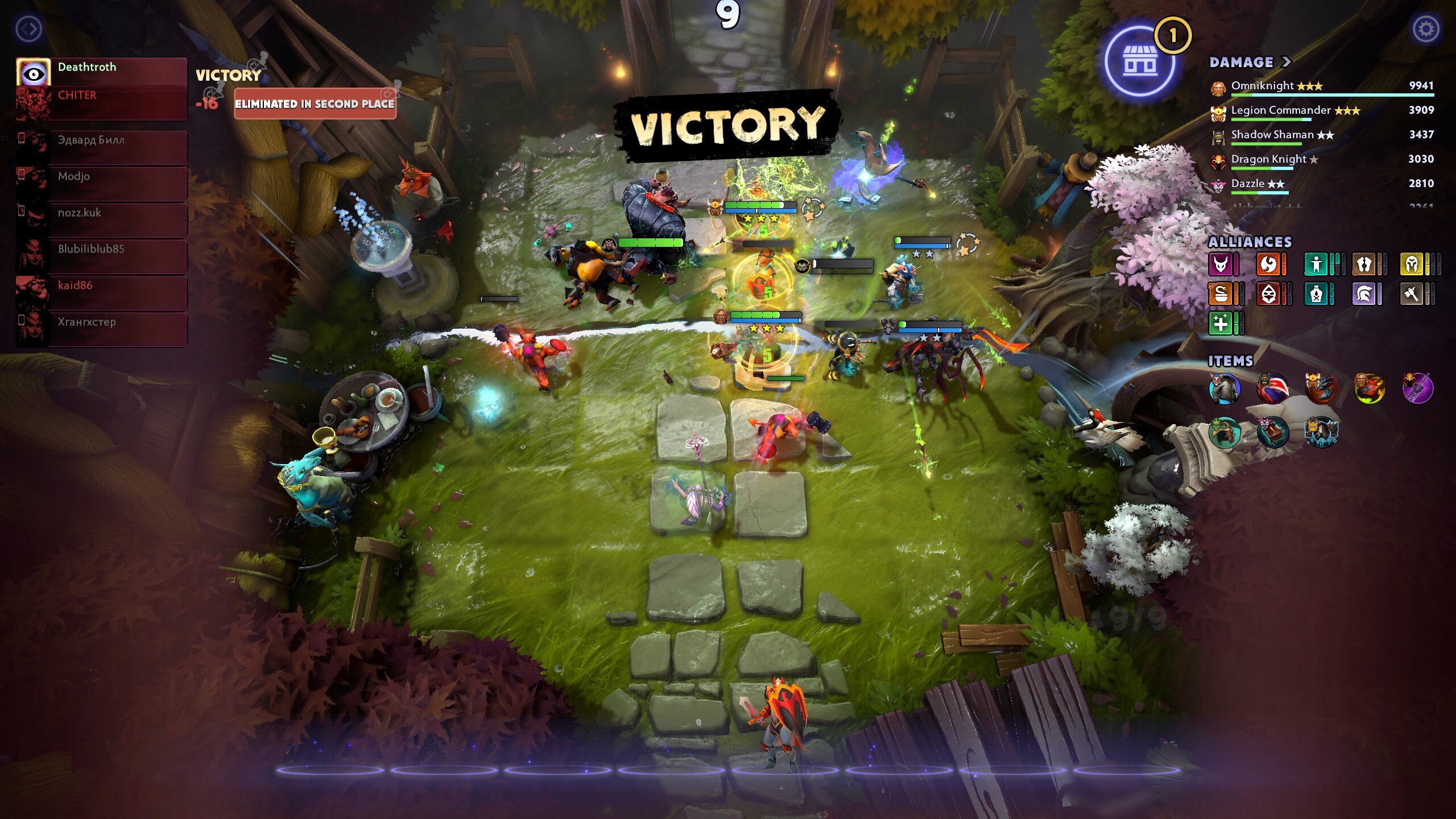Collapse the player list with the arrow button
Image resolution: width=1456 pixels, height=819 pixels.
tap(29, 28)
